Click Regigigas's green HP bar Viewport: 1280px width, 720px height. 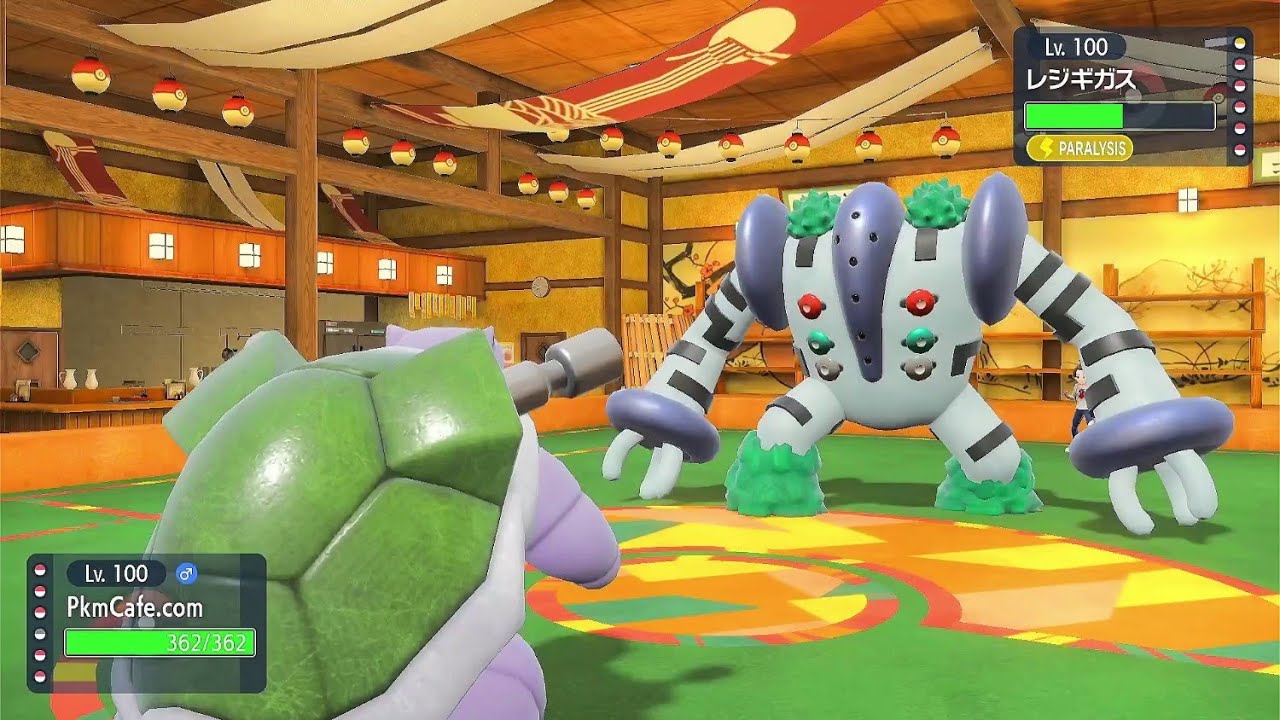(1075, 116)
